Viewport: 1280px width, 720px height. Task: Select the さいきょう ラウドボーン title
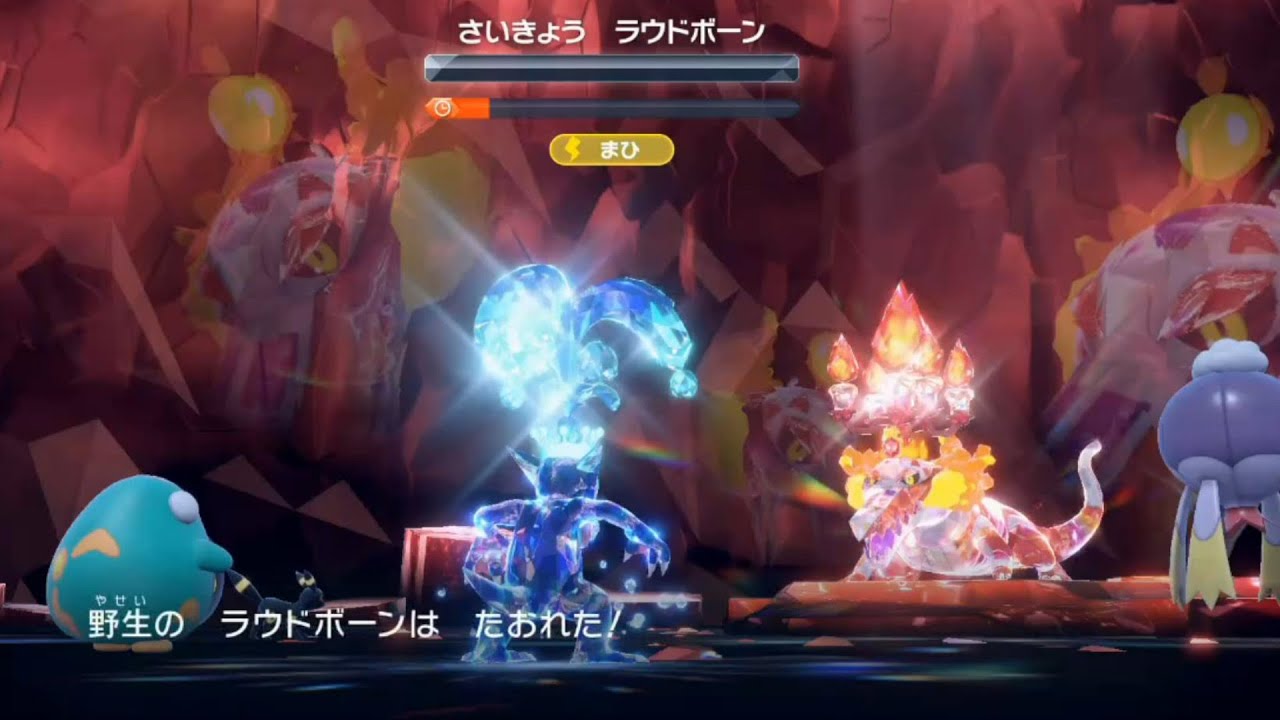610,31
